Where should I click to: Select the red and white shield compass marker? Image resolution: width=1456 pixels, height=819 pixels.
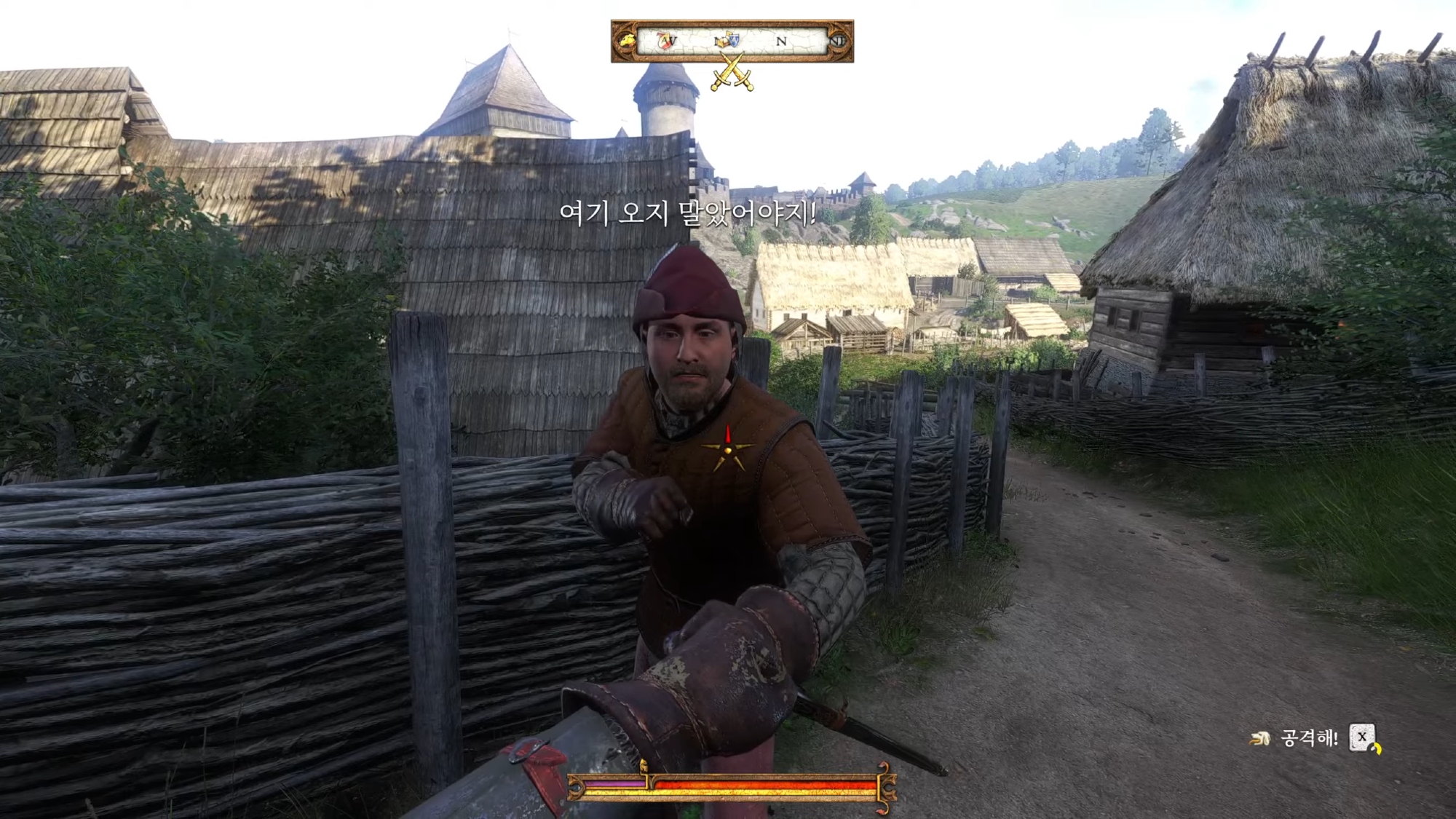(x=665, y=41)
